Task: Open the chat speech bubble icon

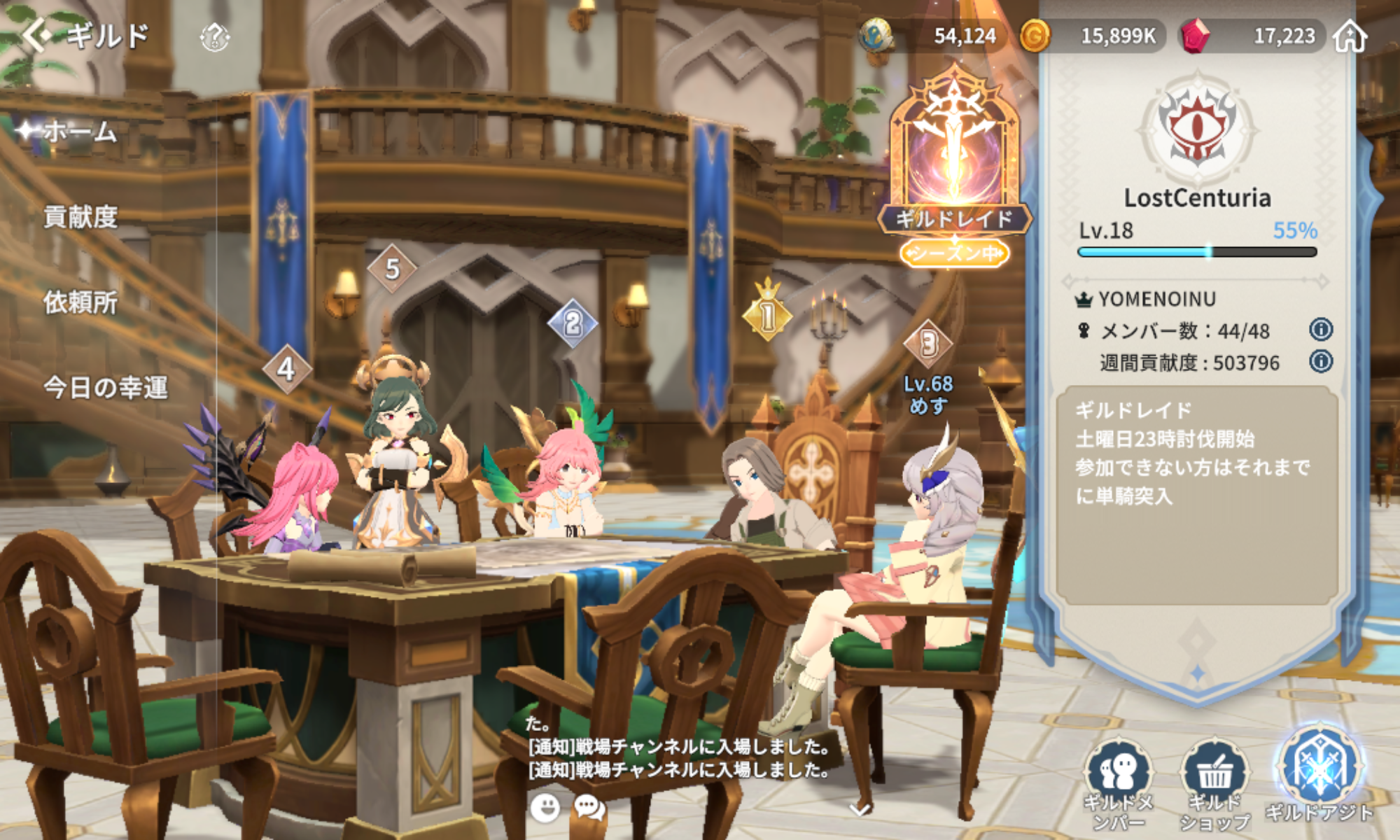Action: pos(589,808)
